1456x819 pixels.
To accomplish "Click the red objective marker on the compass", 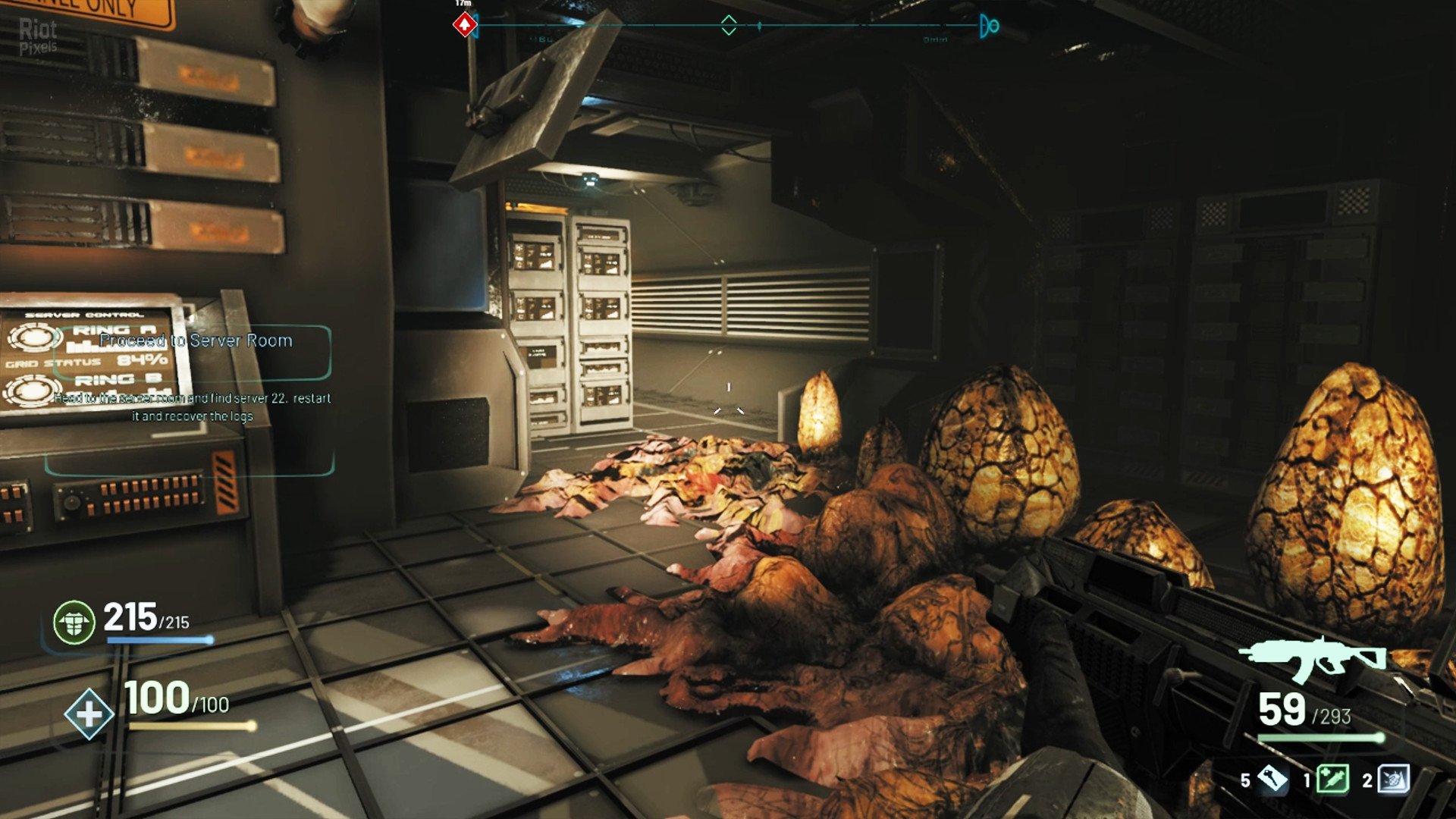I will tap(464, 25).
